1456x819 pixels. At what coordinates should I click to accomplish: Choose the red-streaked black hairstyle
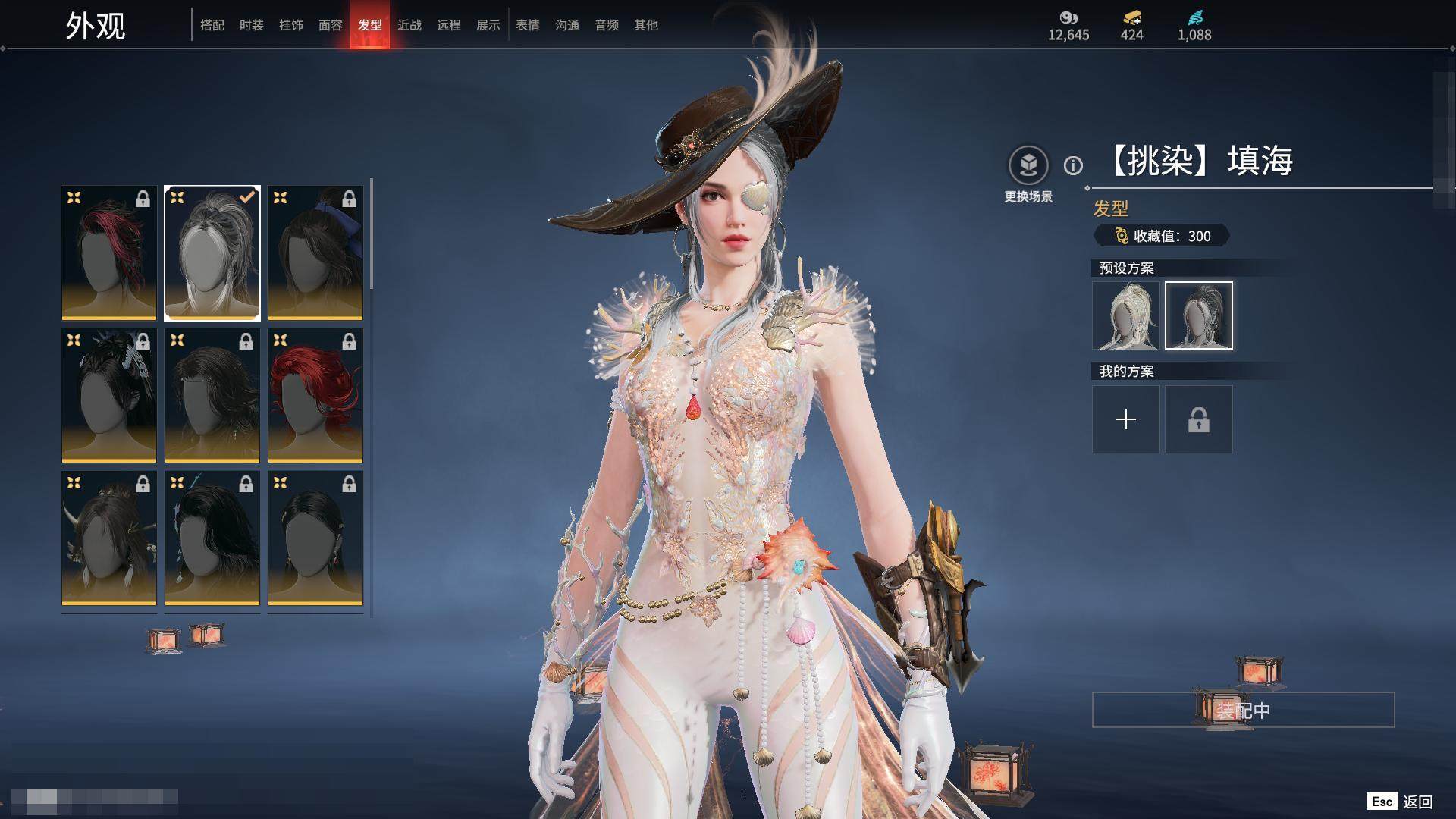coord(109,253)
